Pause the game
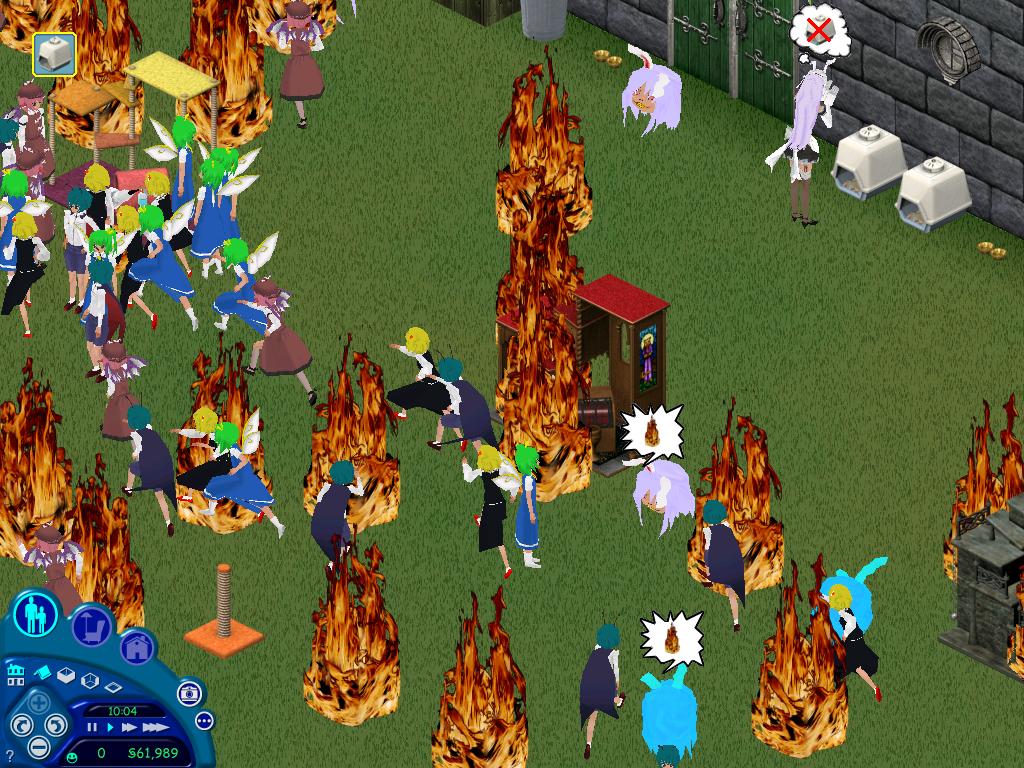Viewport: 1024px width, 768px height. [93, 728]
